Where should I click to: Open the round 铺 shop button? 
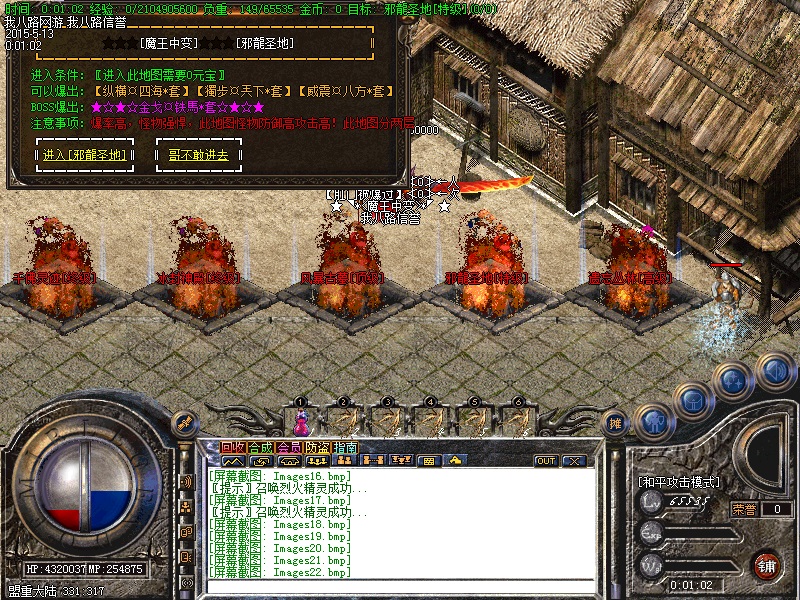pyautogui.click(x=767, y=564)
